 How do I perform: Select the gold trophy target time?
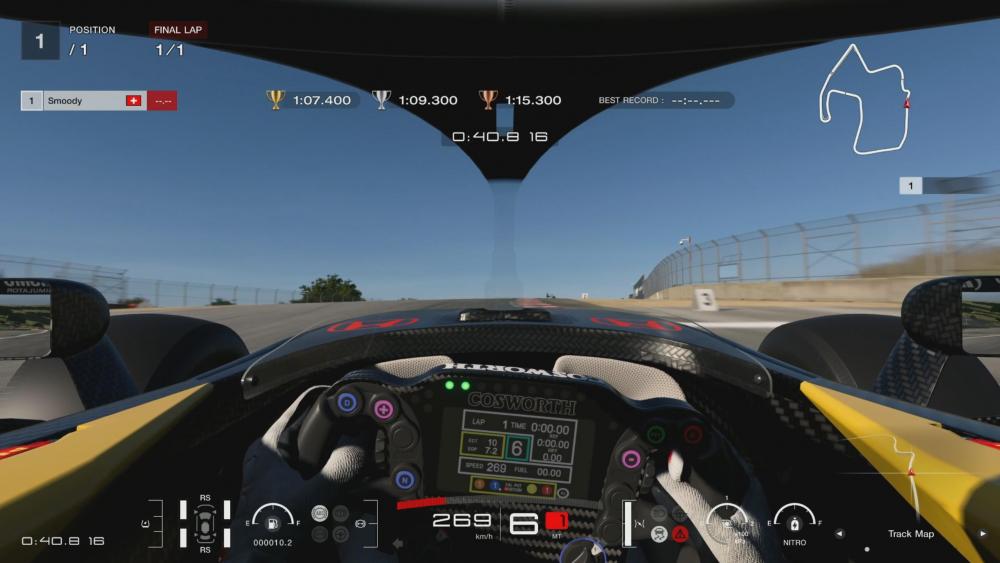310,100
